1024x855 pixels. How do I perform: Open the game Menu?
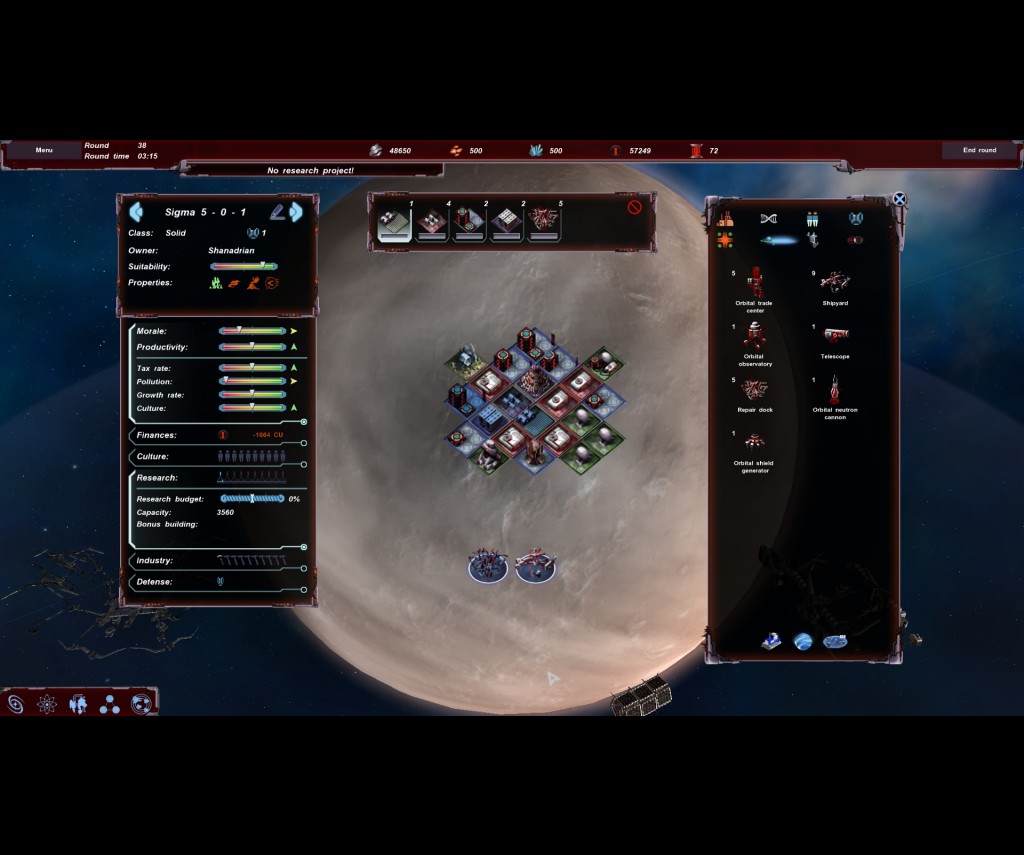(x=44, y=150)
